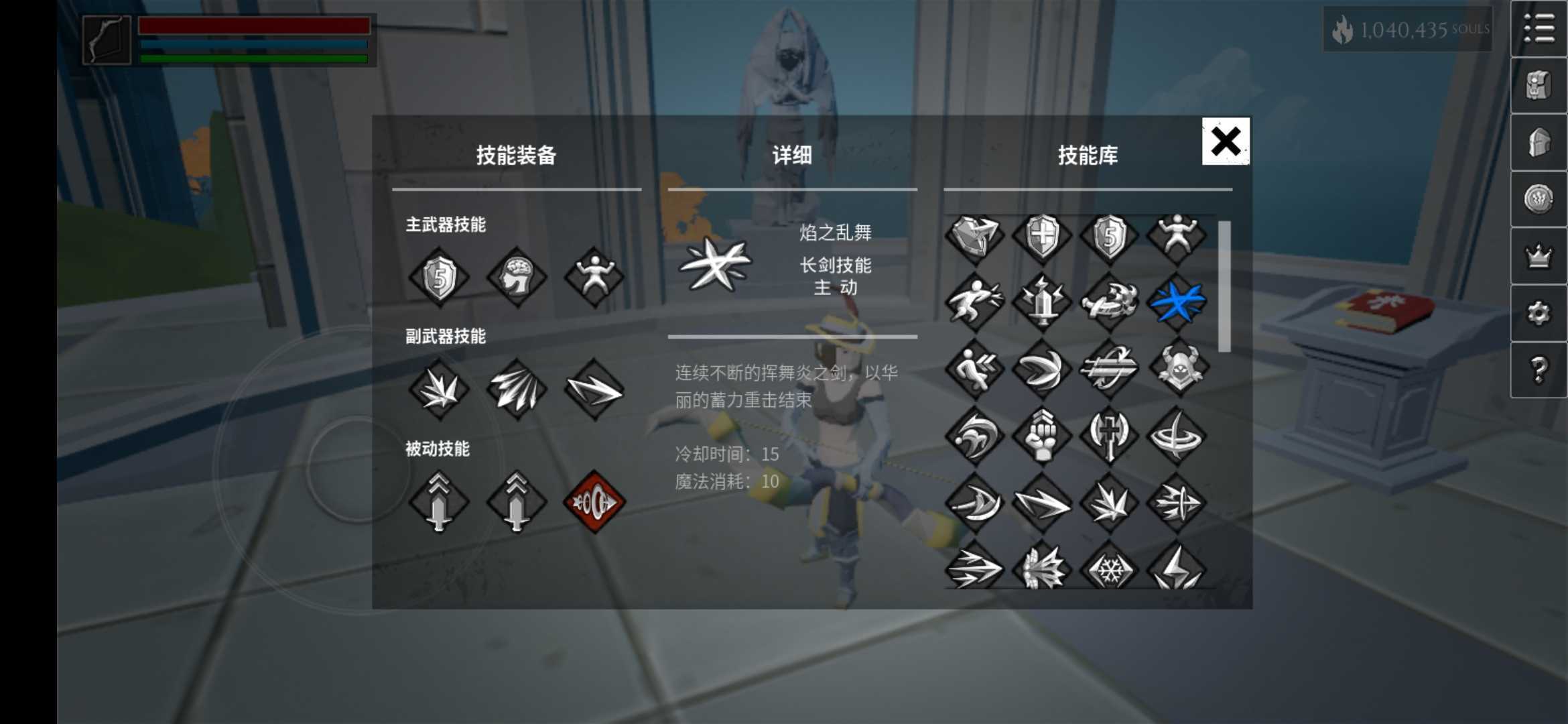Viewport: 1568px width, 724px height.
Task: Switch to the 技能装备 tab
Action: point(517,156)
